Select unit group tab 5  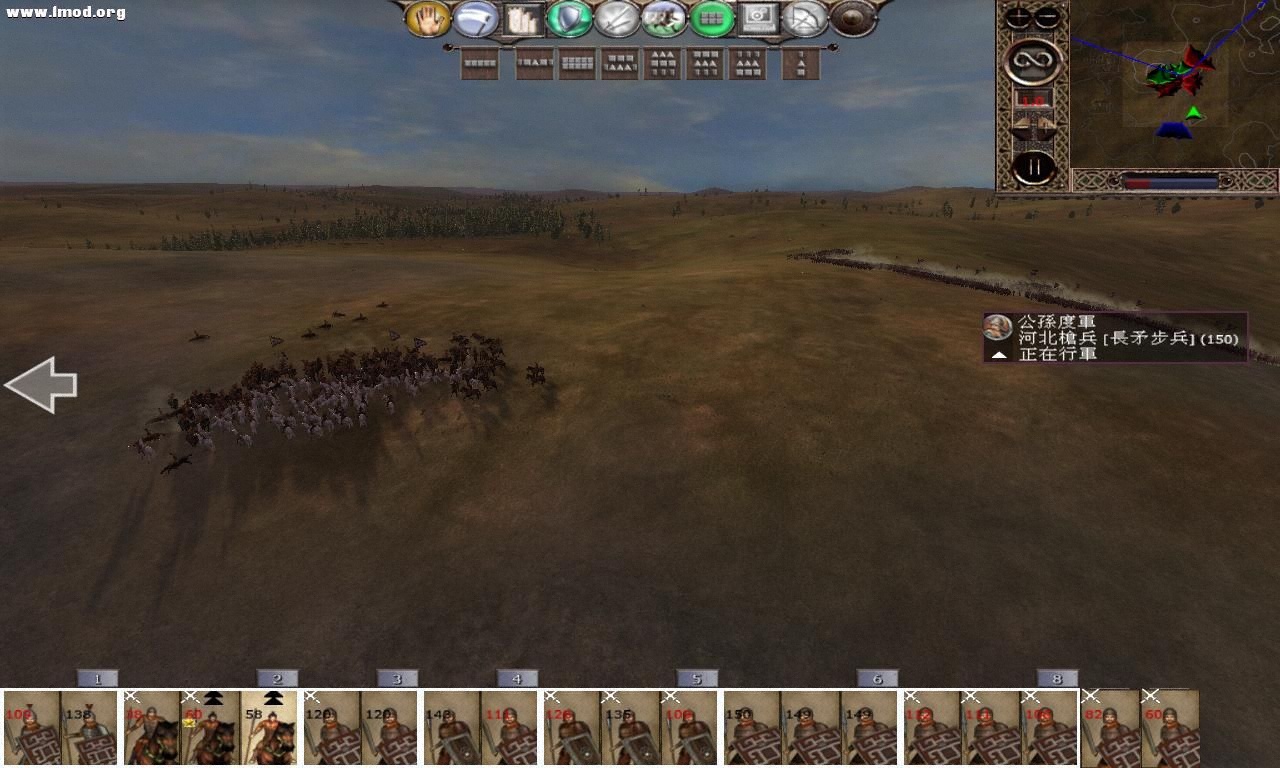coord(697,677)
